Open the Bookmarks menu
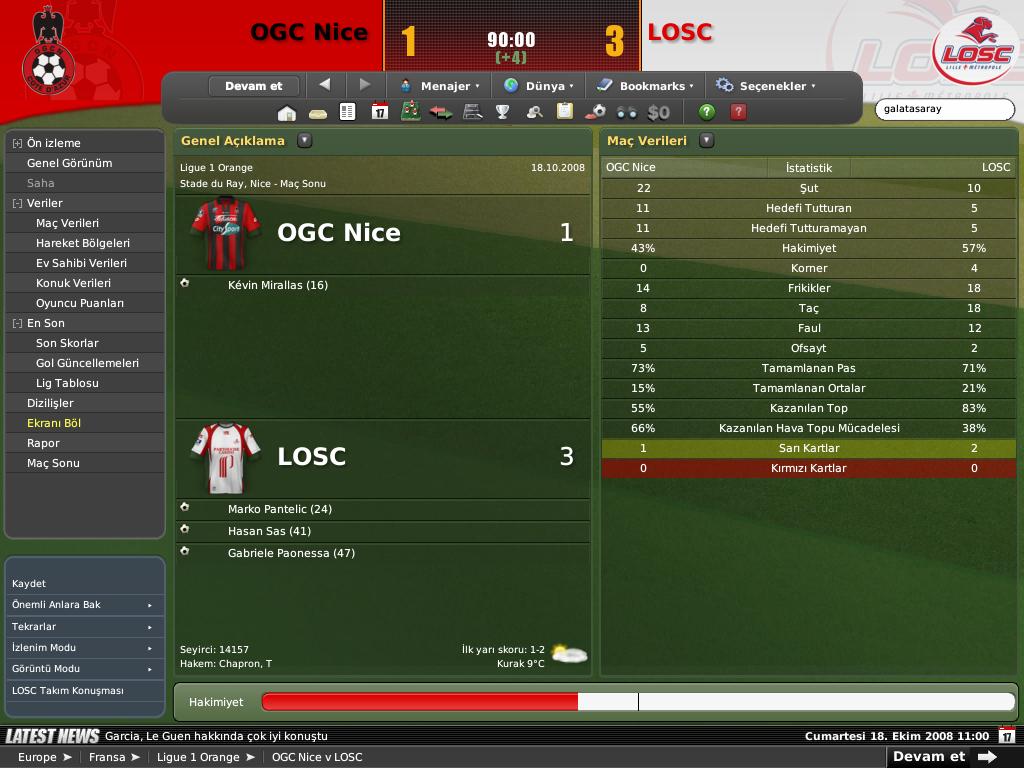Screen dimensions: 1024x768 (645, 86)
